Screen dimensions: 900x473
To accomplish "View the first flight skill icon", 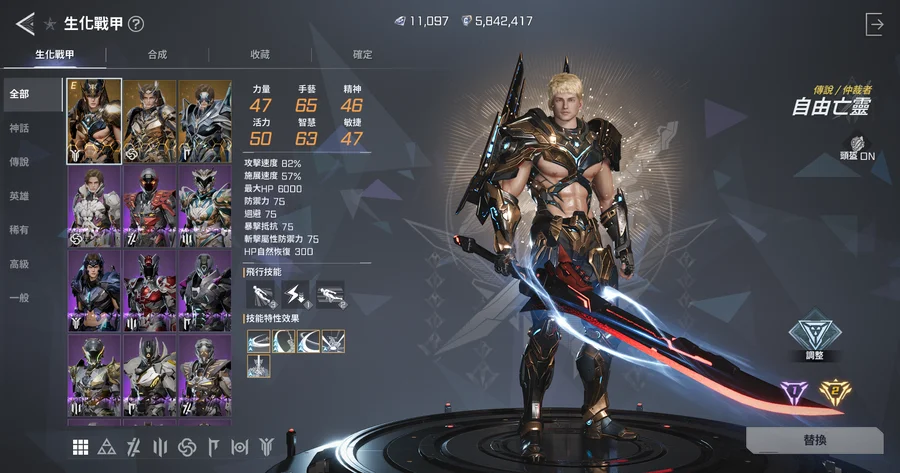I will pyautogui.click(x=259, y=294).
